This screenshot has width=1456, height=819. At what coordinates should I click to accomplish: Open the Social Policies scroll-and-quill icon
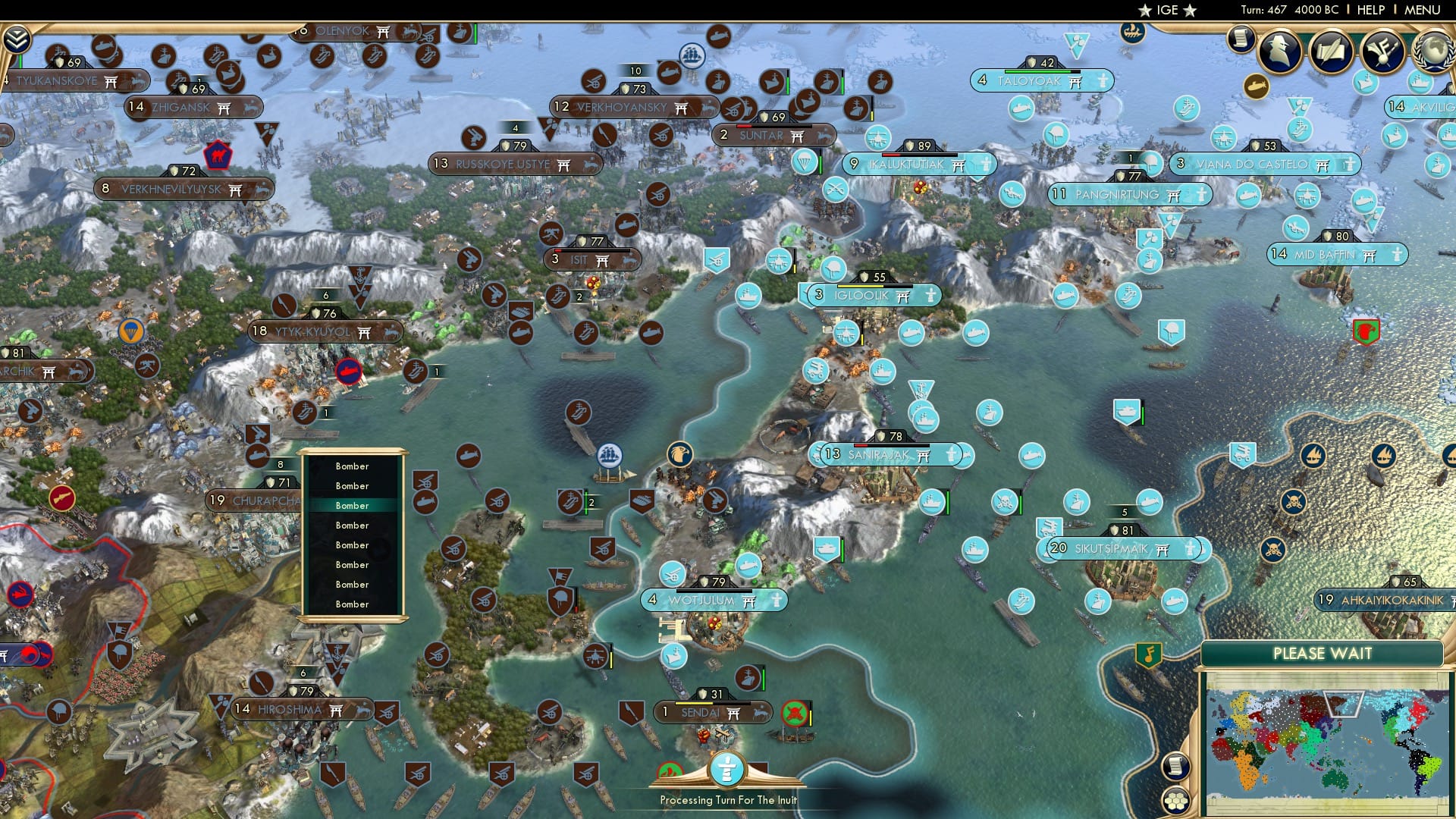1331,52
